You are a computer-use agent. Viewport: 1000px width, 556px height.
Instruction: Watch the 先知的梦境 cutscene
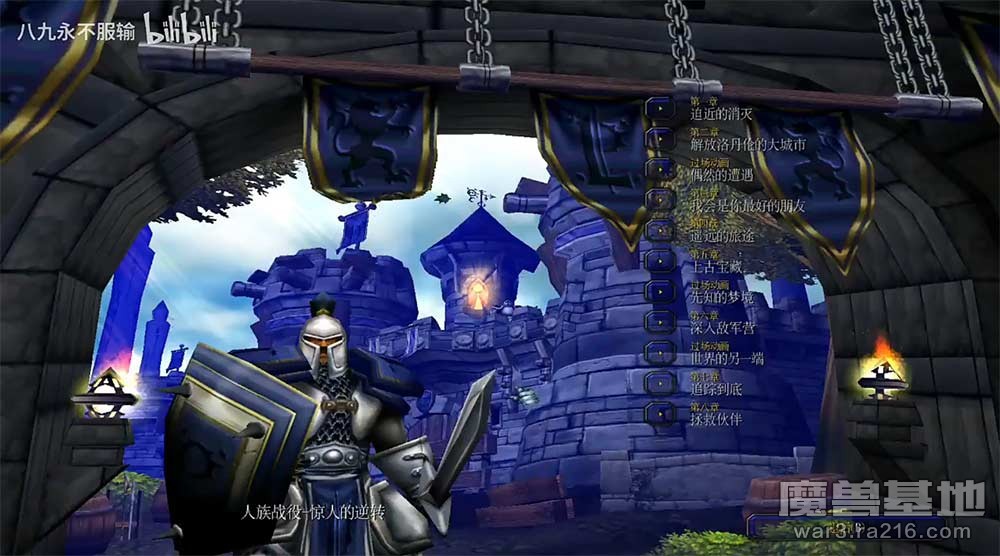(658, 291)
